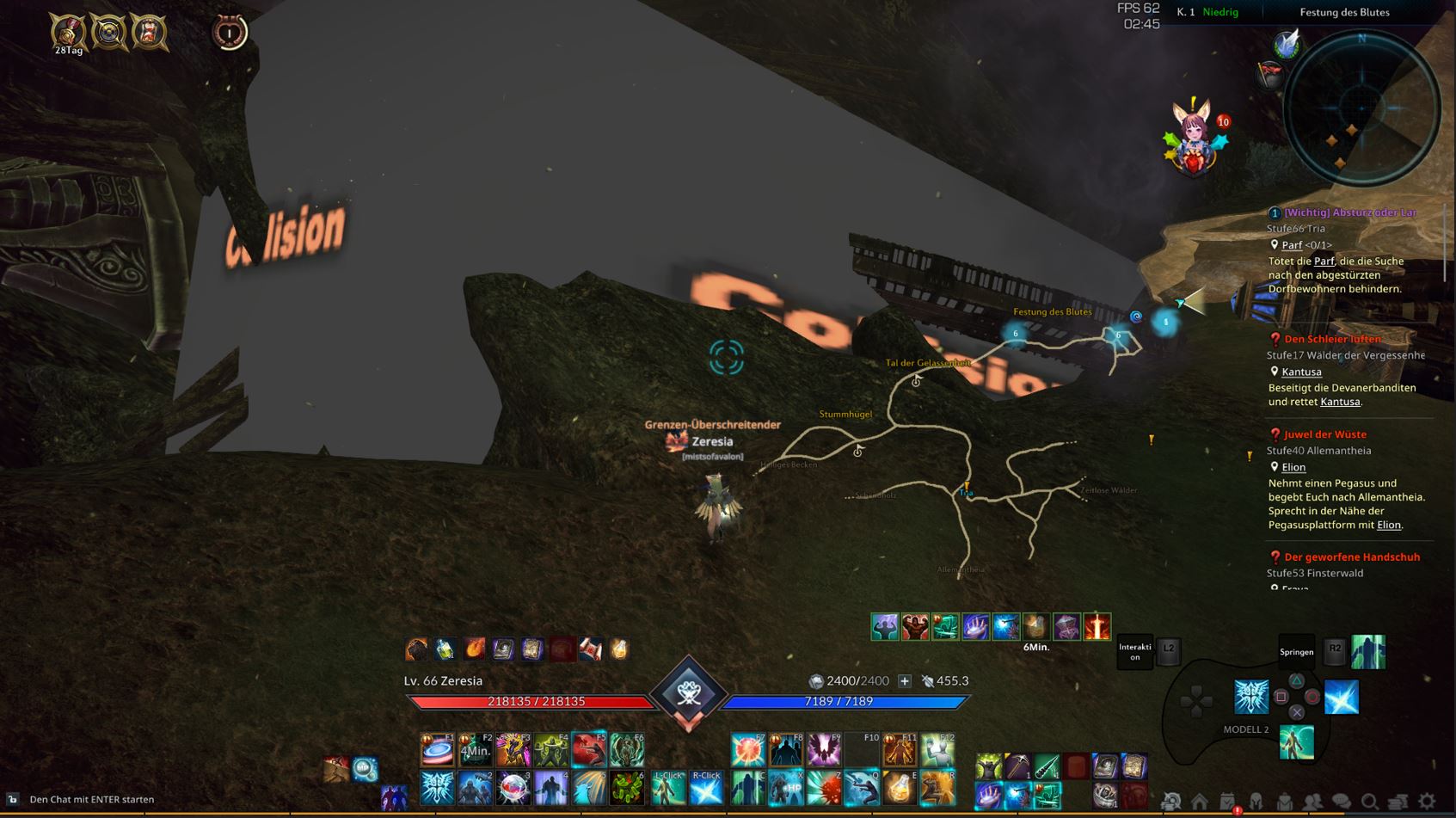The image size is (1456, 818).
Task: Activate the F1 blue ring skill
Action: click(x=437, y=750)
